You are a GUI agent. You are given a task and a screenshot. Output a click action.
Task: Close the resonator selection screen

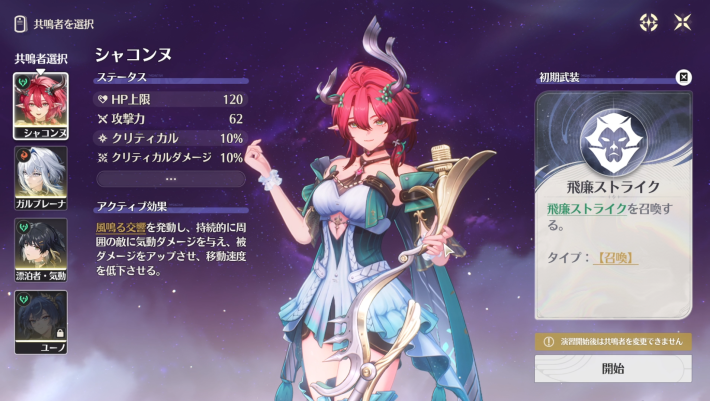[682, 22]
